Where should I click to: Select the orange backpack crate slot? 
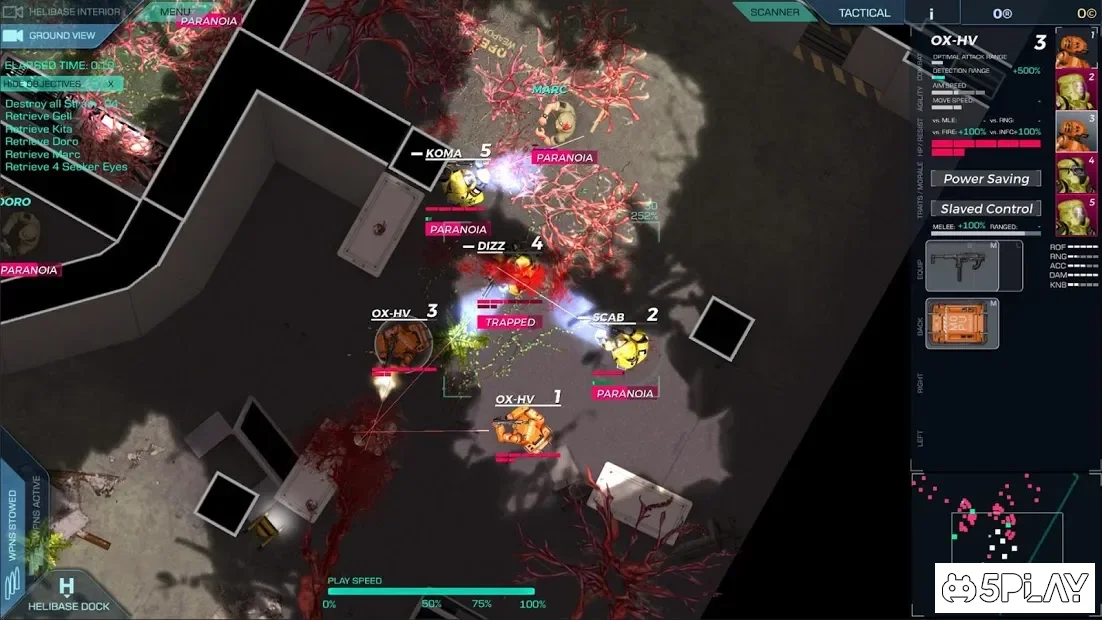pyautogui.click(x=962, y=323)
